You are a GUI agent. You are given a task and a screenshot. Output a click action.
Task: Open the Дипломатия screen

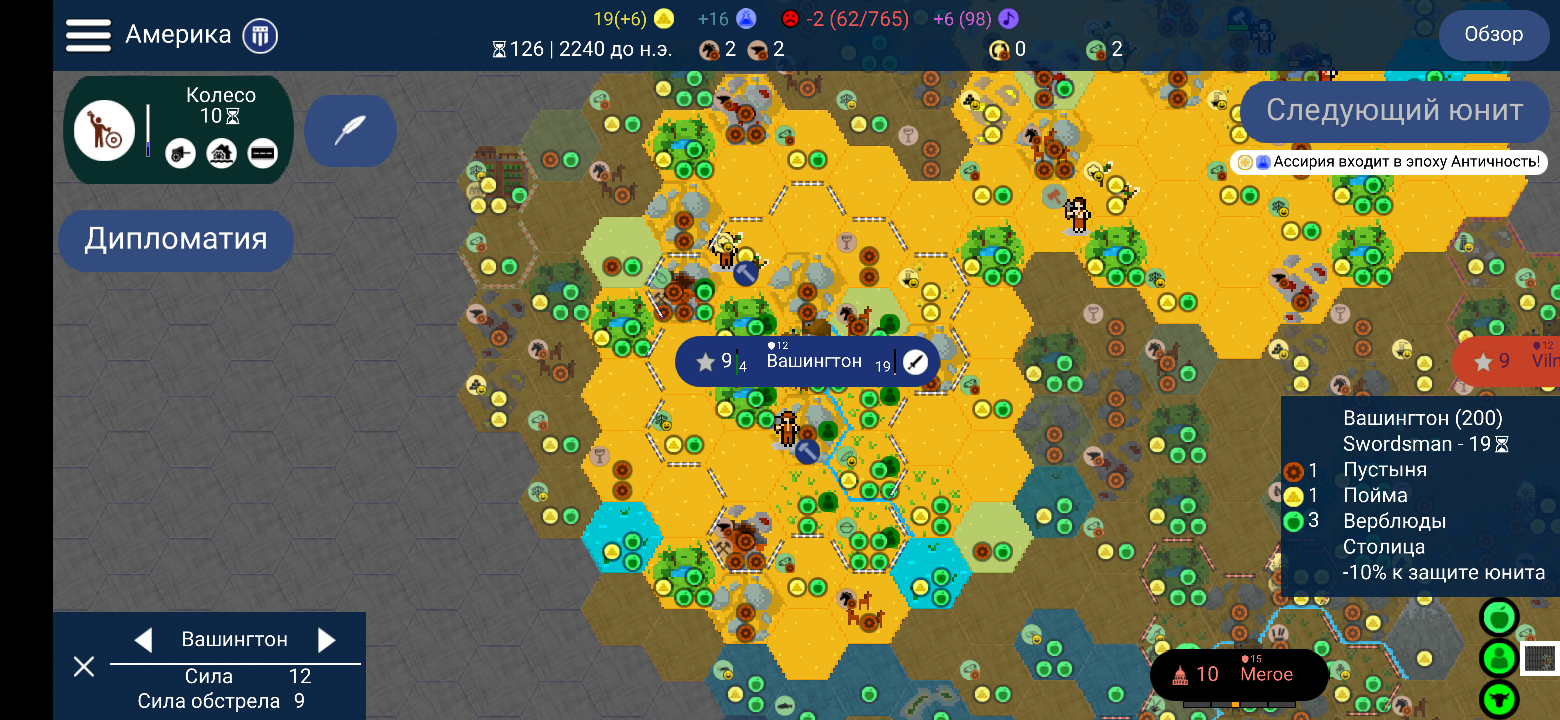point(175,240)
